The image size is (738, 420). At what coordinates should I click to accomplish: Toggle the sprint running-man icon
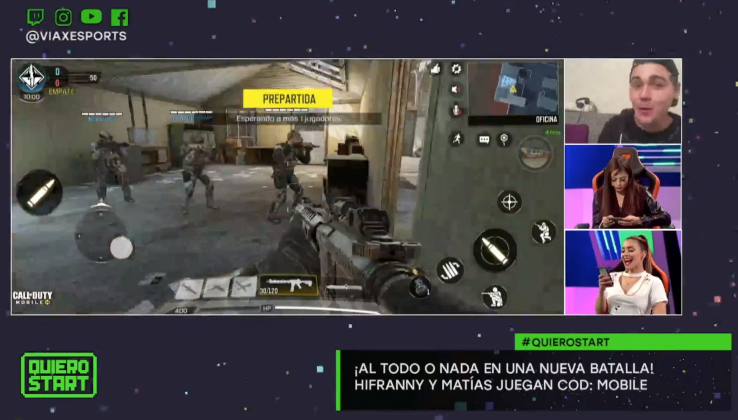pos(456,139)
